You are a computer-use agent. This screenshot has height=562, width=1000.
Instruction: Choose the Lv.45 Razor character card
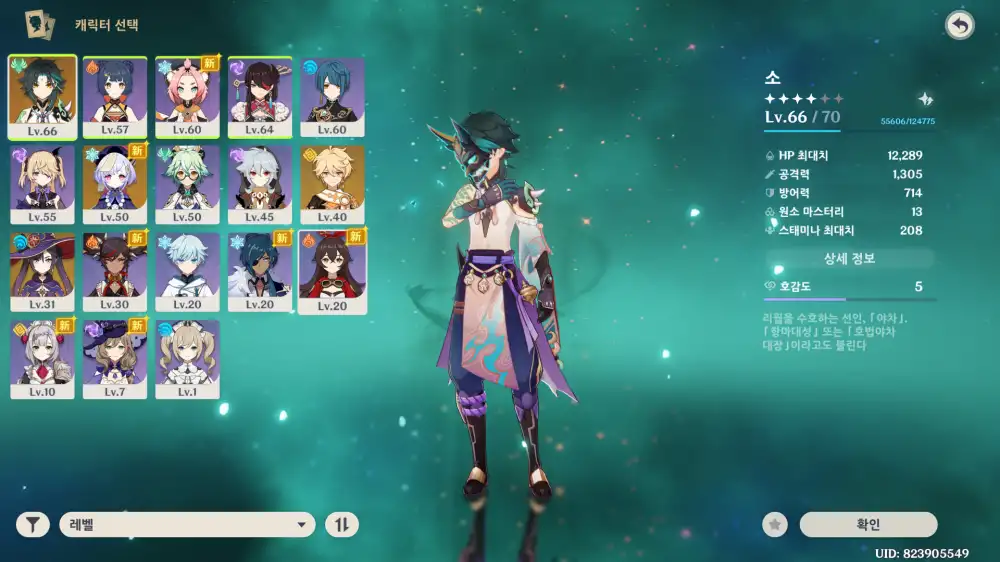point(259,183)
